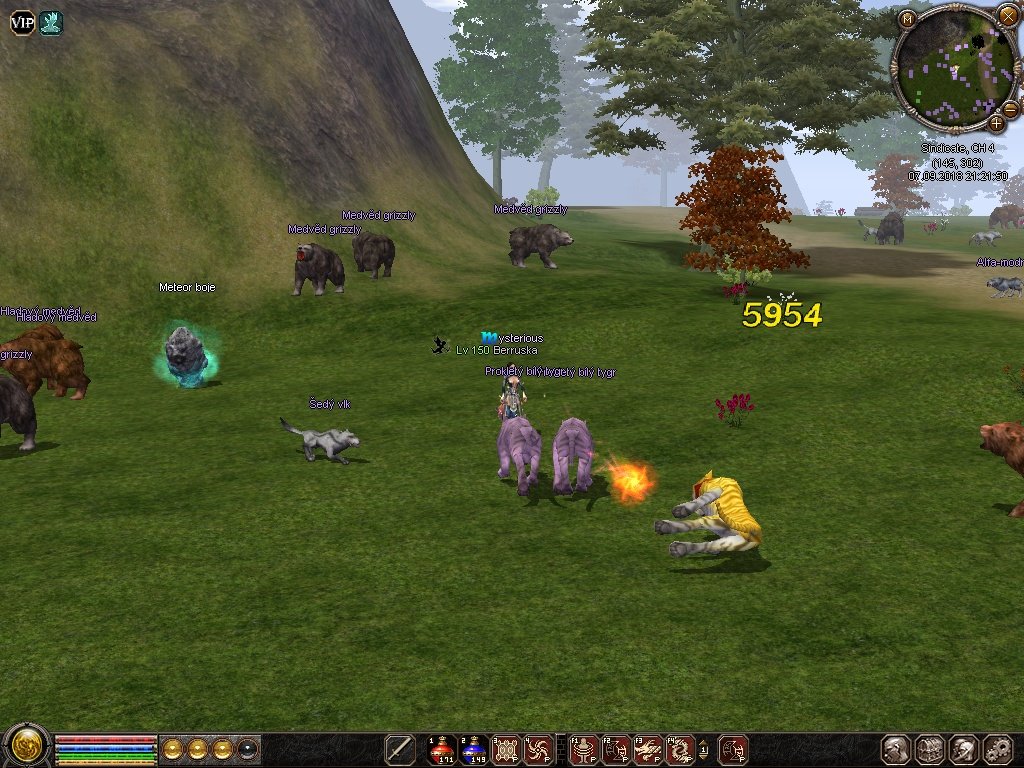Activate the spiral skill in slot 4
The height and width of the screenshot is (768, 1024).
(x=538, y=749)
